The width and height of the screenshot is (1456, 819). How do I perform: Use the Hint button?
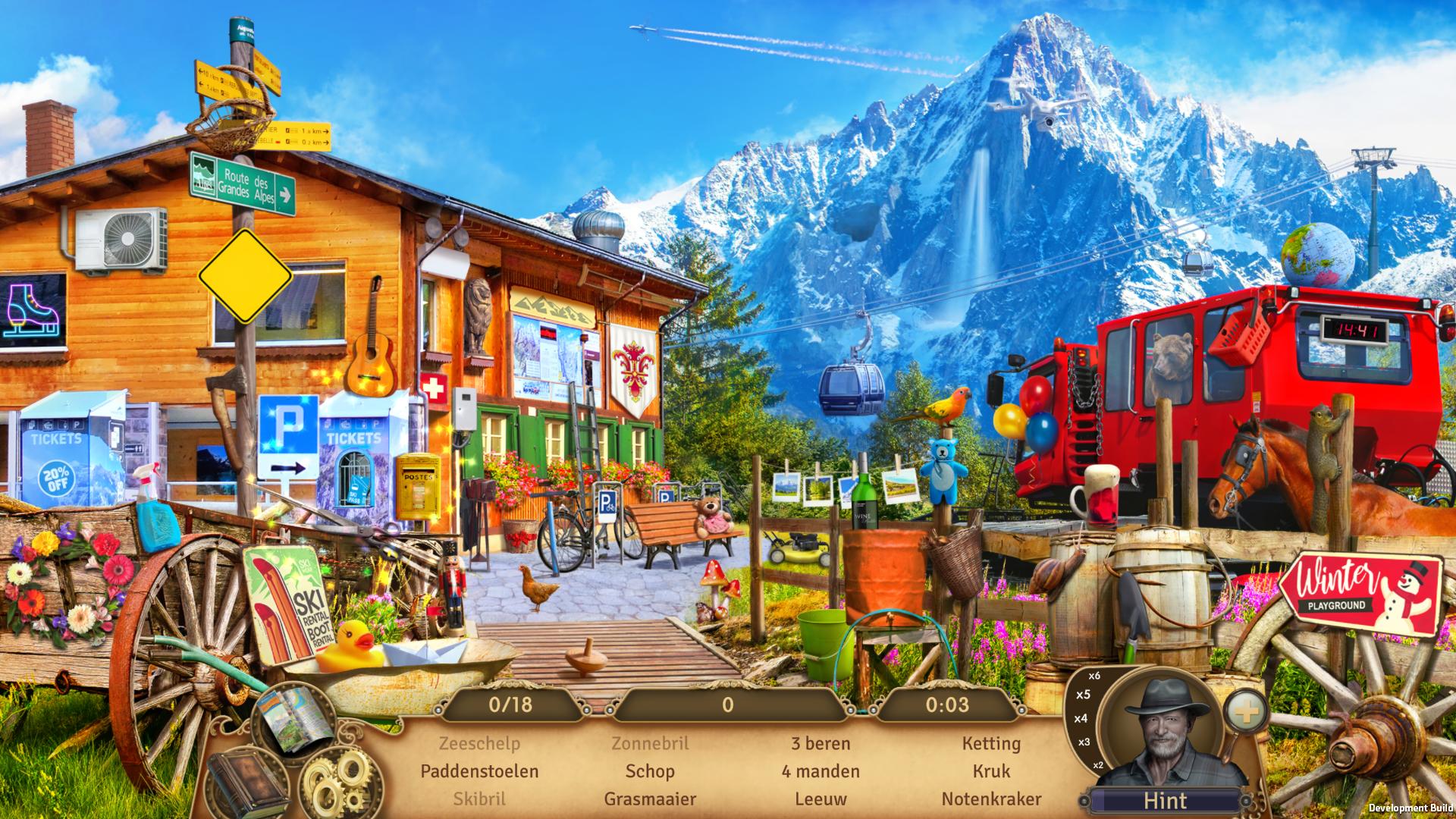(1166, 800)
